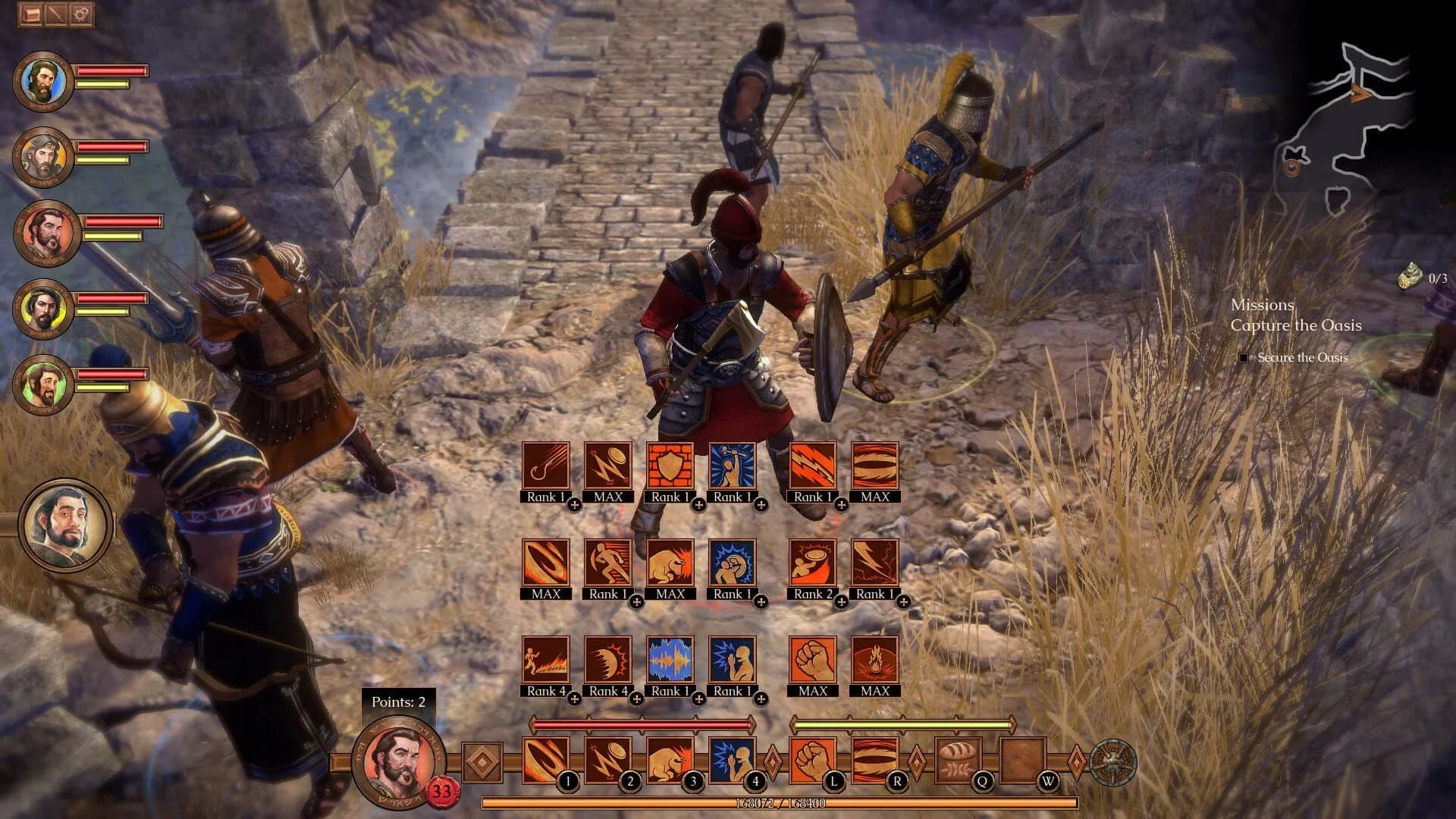The width and height of the screenshot is (1456, 819).
Task: Click plus button under Rank 4 fire sprint skill
Action: point(574,698)
